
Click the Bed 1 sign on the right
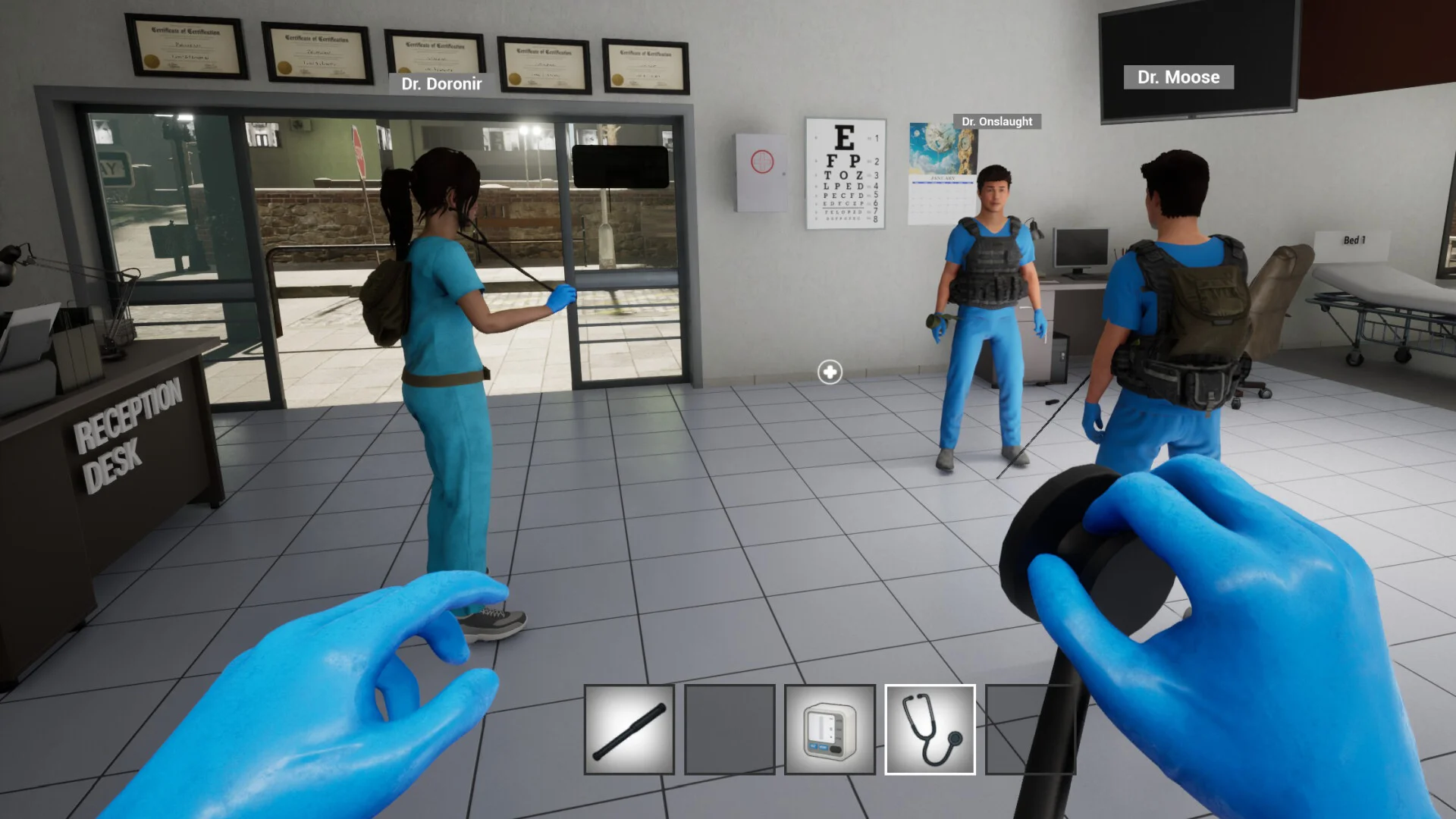pos(1357,239)
